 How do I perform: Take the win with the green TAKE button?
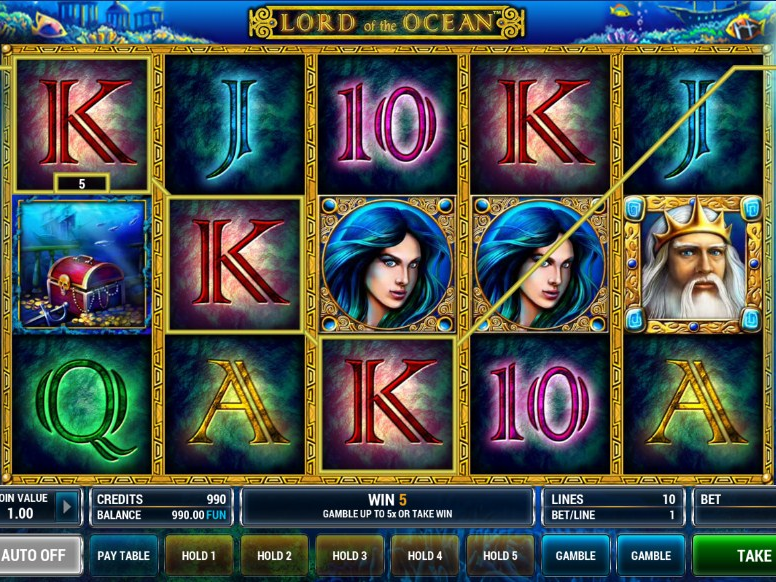(x=735, y=555)
